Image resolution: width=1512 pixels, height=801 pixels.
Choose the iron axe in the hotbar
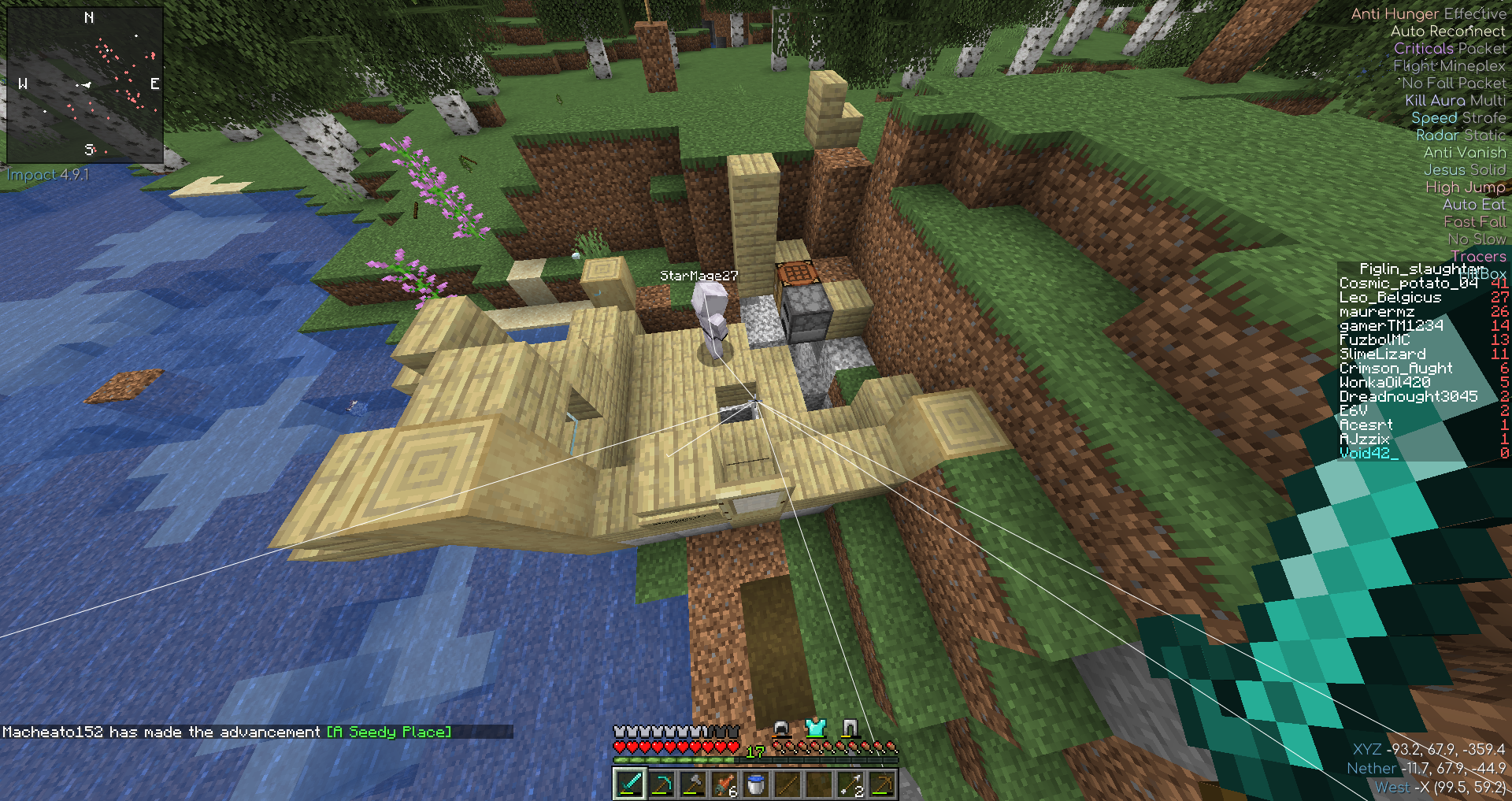click(693, 784)
